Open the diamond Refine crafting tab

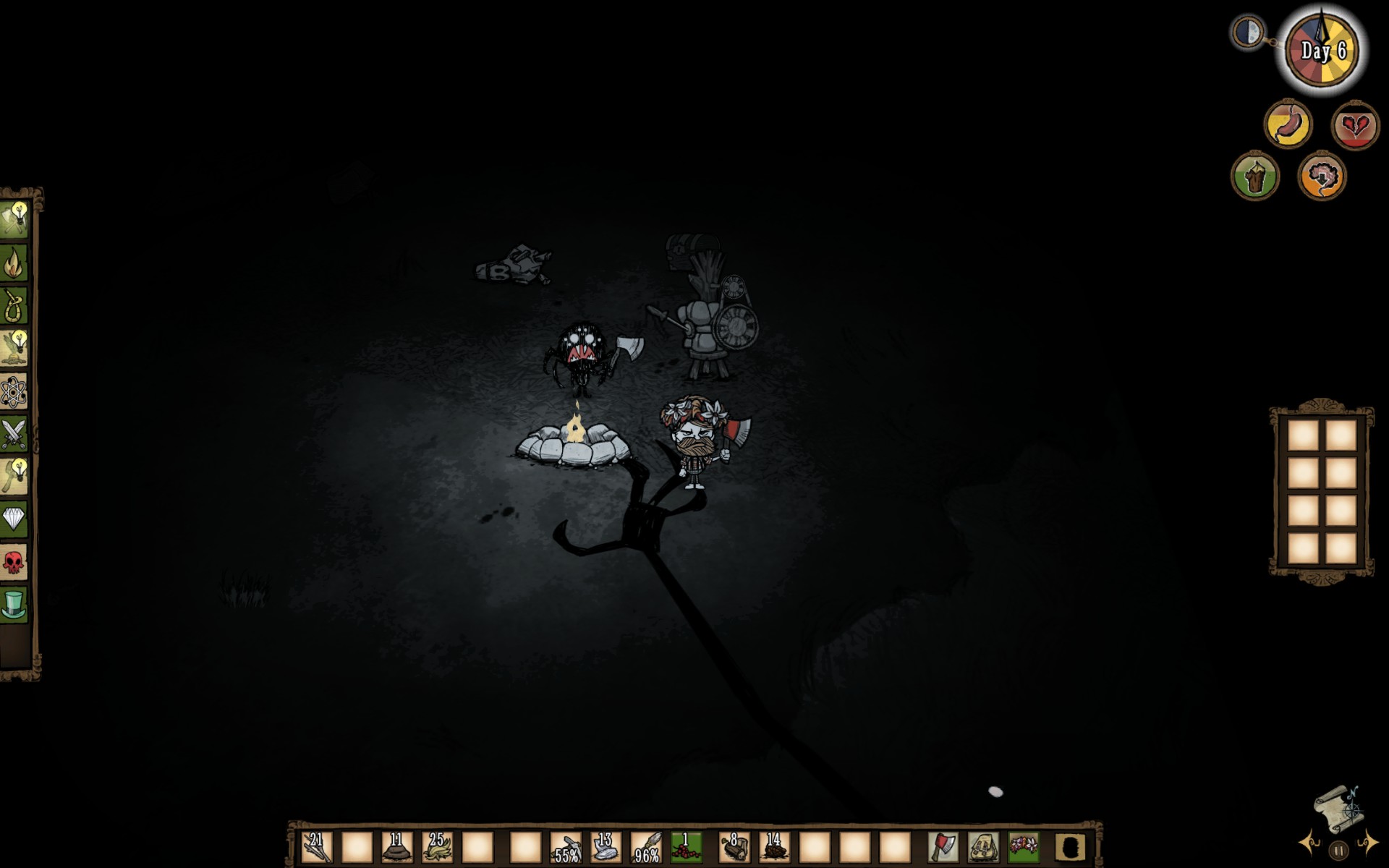click(x=14, y=519)
